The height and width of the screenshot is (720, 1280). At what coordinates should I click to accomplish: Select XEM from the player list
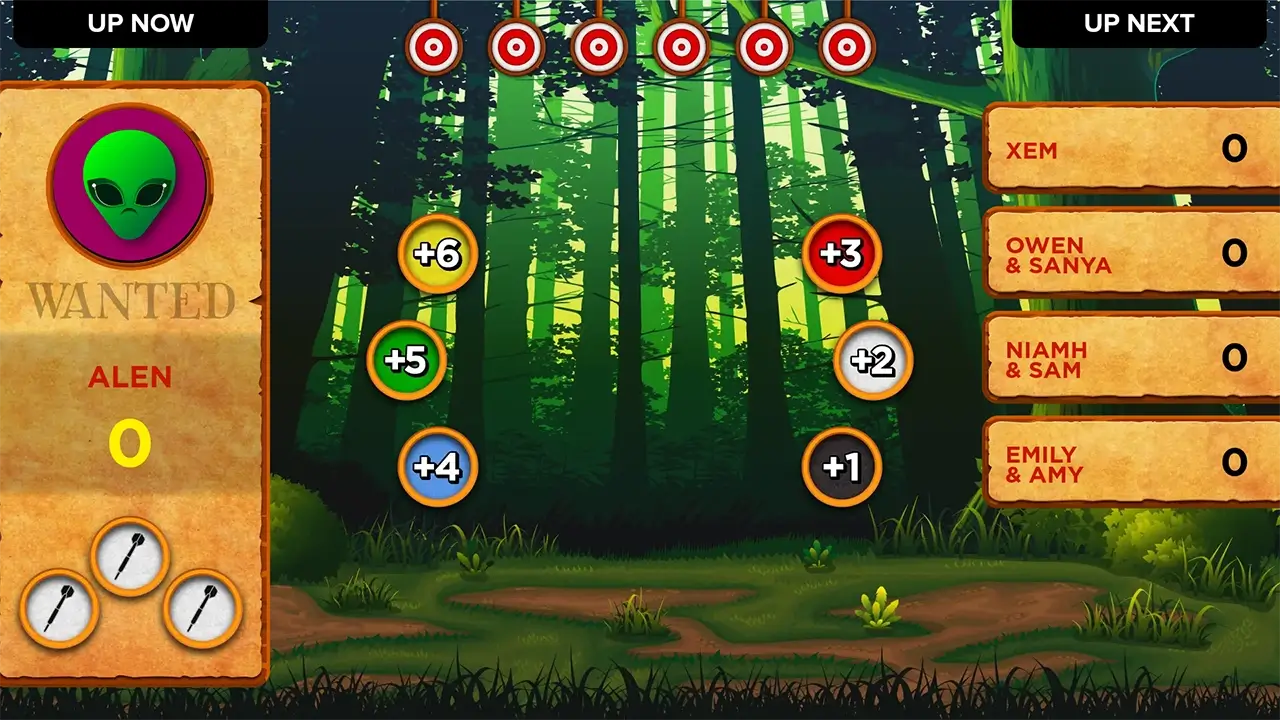(1128, 150)
